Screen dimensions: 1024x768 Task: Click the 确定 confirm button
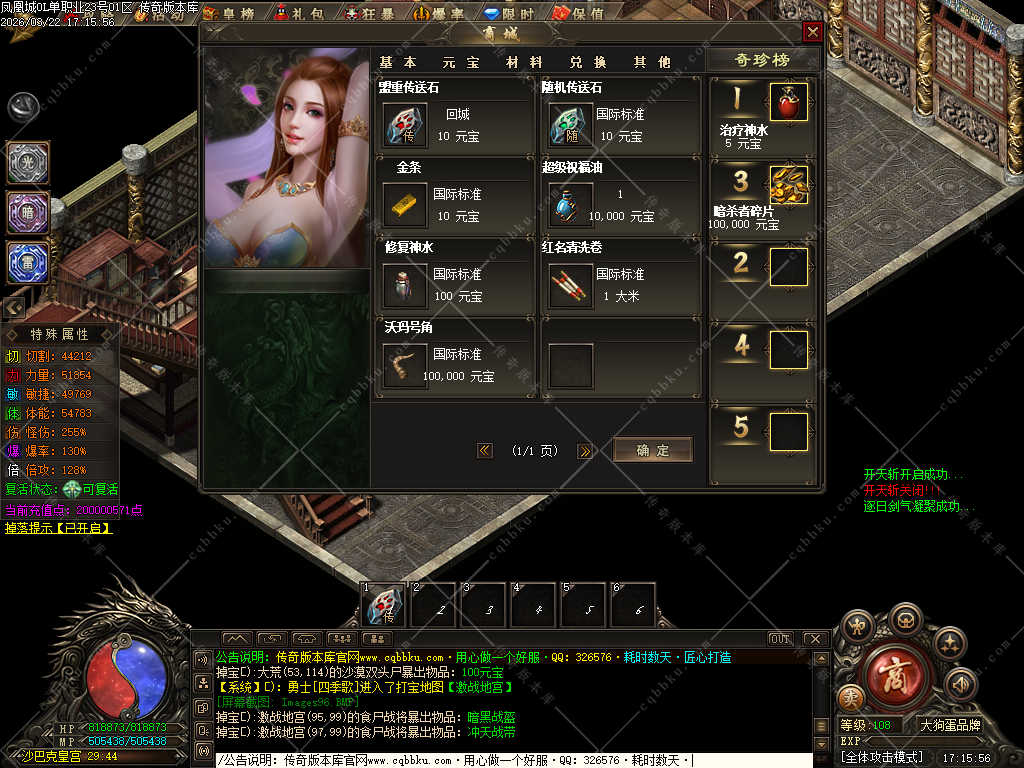coord(652,450)
